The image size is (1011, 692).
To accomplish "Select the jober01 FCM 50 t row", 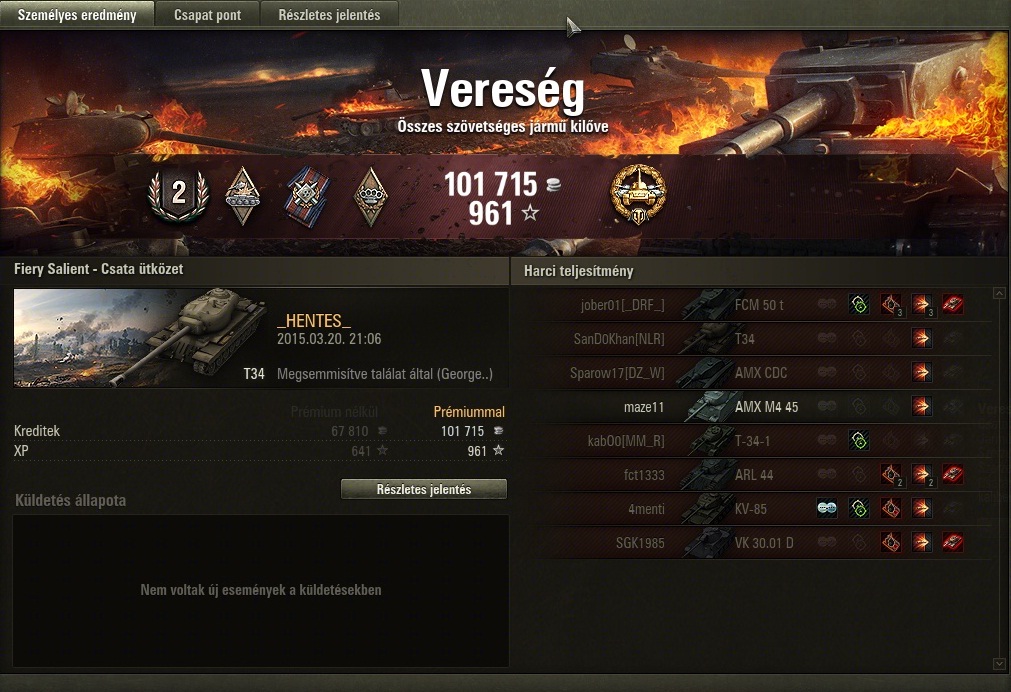I will pos(750,304).
